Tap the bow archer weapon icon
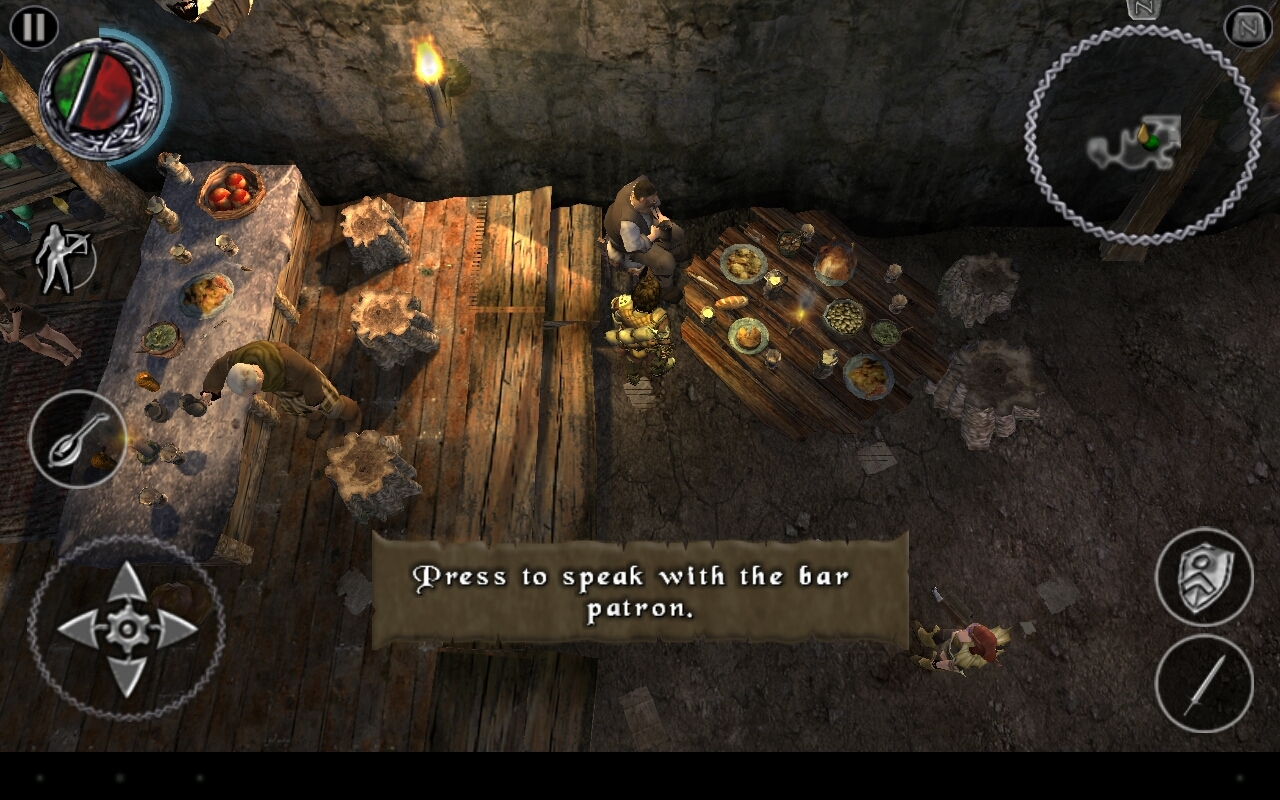The height and width of the screenshot is (800, 1280). (62, 259)
